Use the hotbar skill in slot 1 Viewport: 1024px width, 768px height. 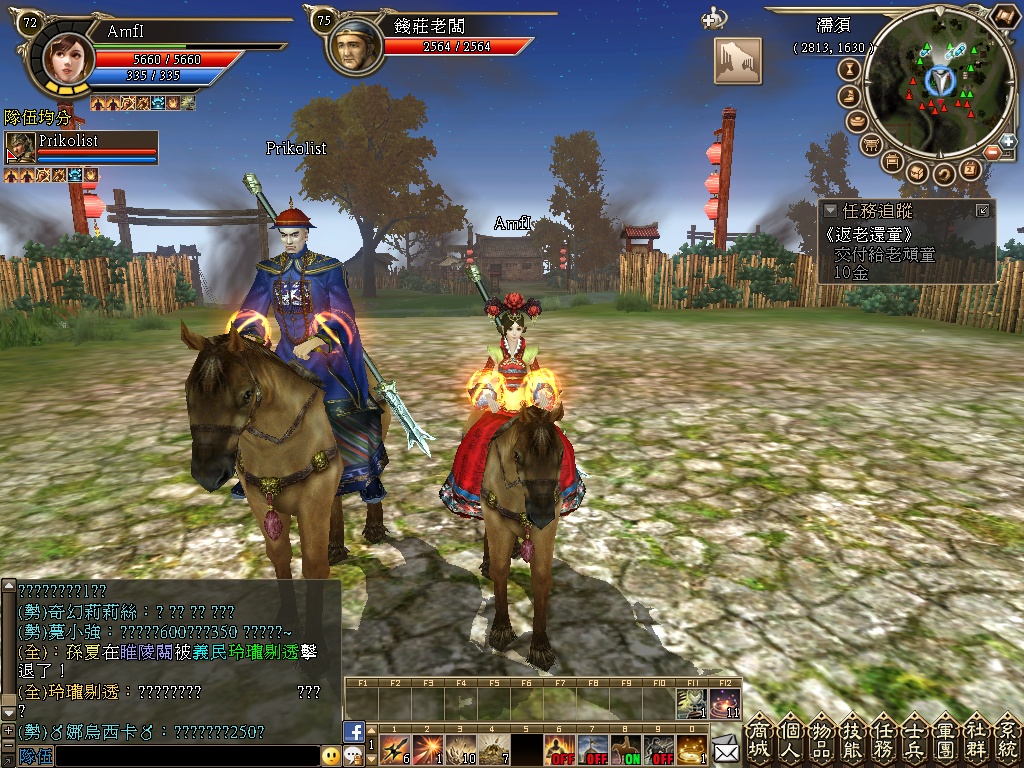point(393,750)
